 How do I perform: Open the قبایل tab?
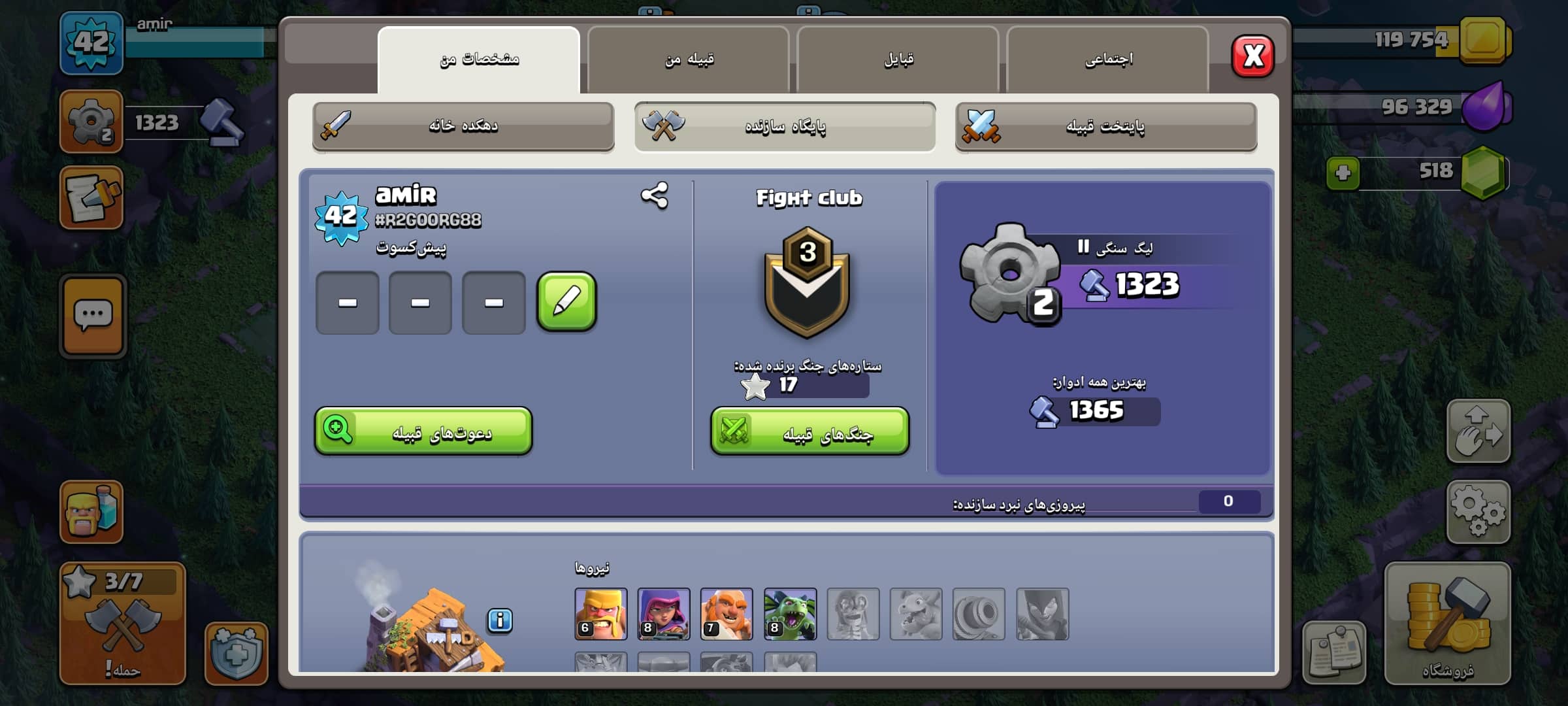(898, 59)
